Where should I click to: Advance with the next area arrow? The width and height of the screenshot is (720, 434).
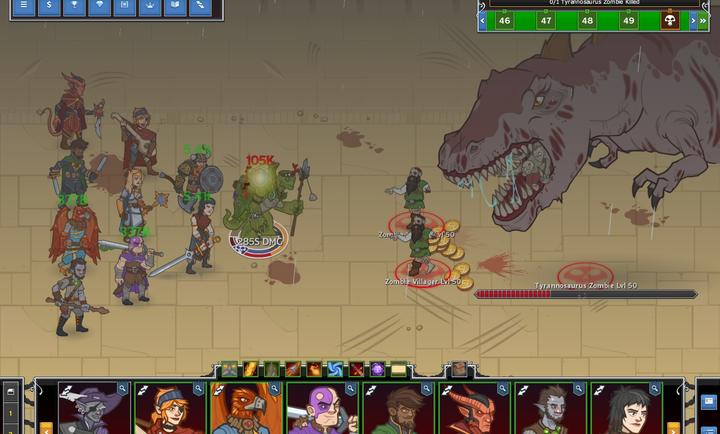click(x=692, y=20)
